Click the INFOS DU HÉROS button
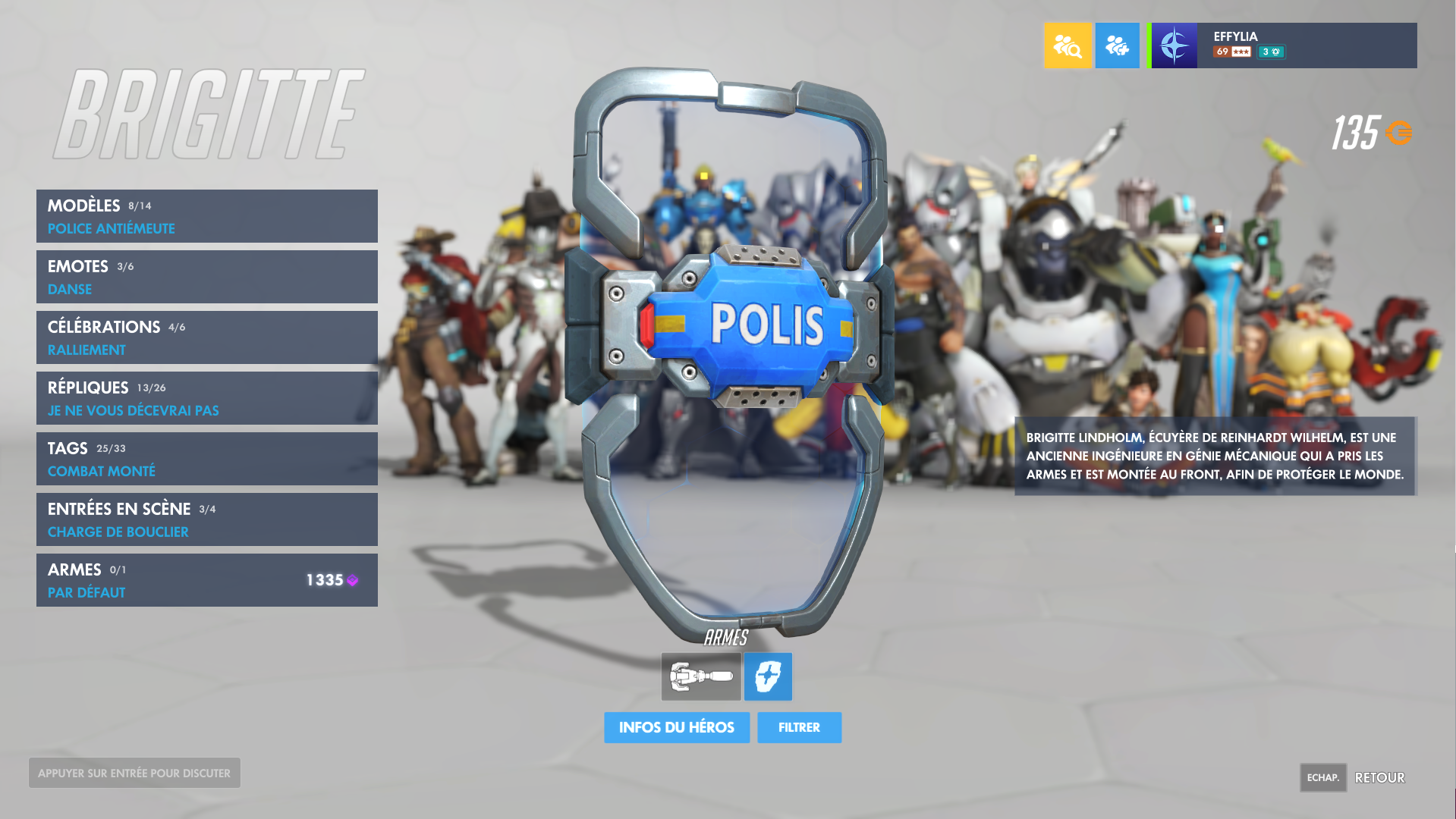This screenshot has width=1456, height=819. pyautogui.click(x=676, y=727)
